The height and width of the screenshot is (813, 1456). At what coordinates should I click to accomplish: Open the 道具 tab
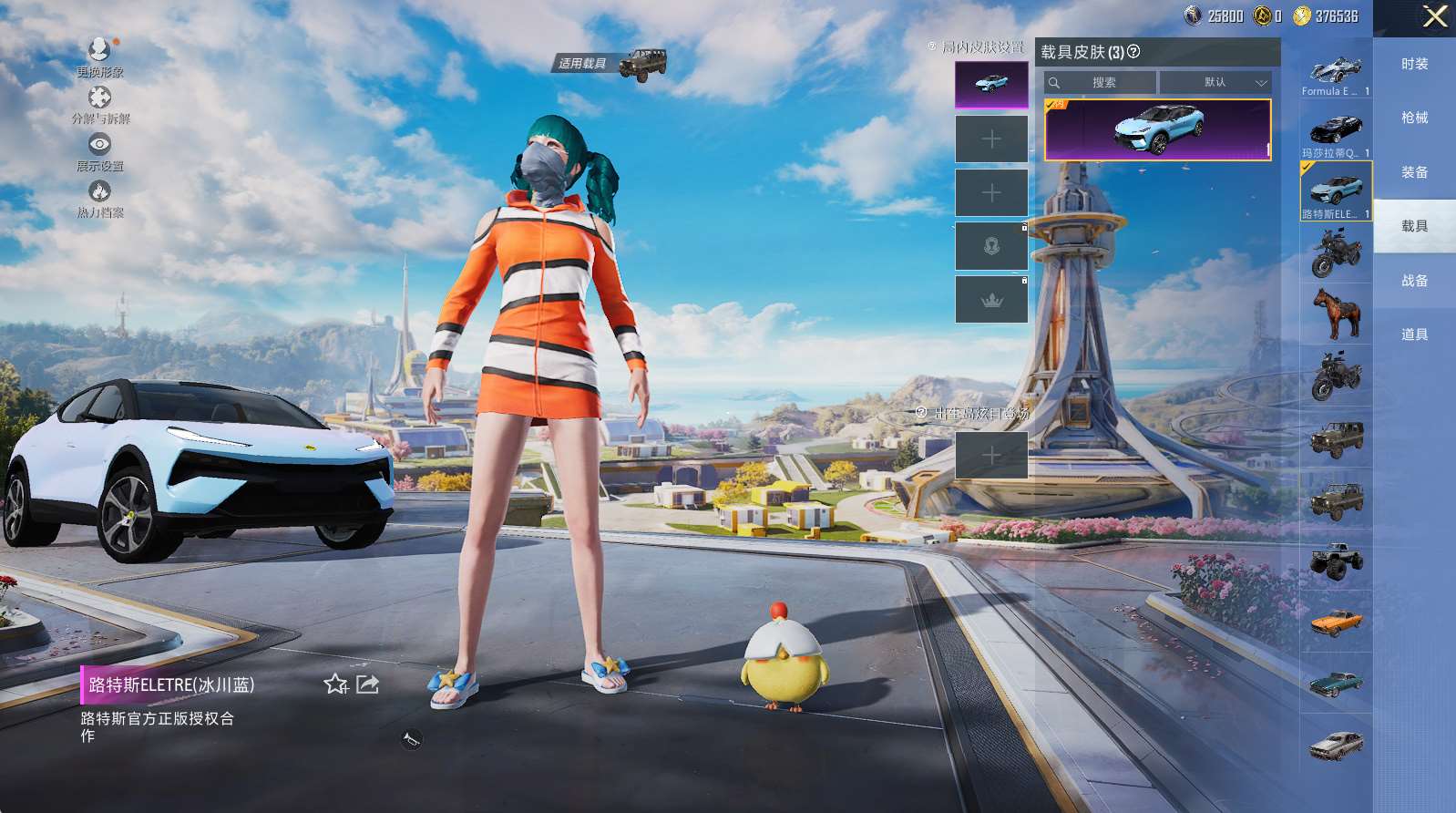click(1414, 334)
